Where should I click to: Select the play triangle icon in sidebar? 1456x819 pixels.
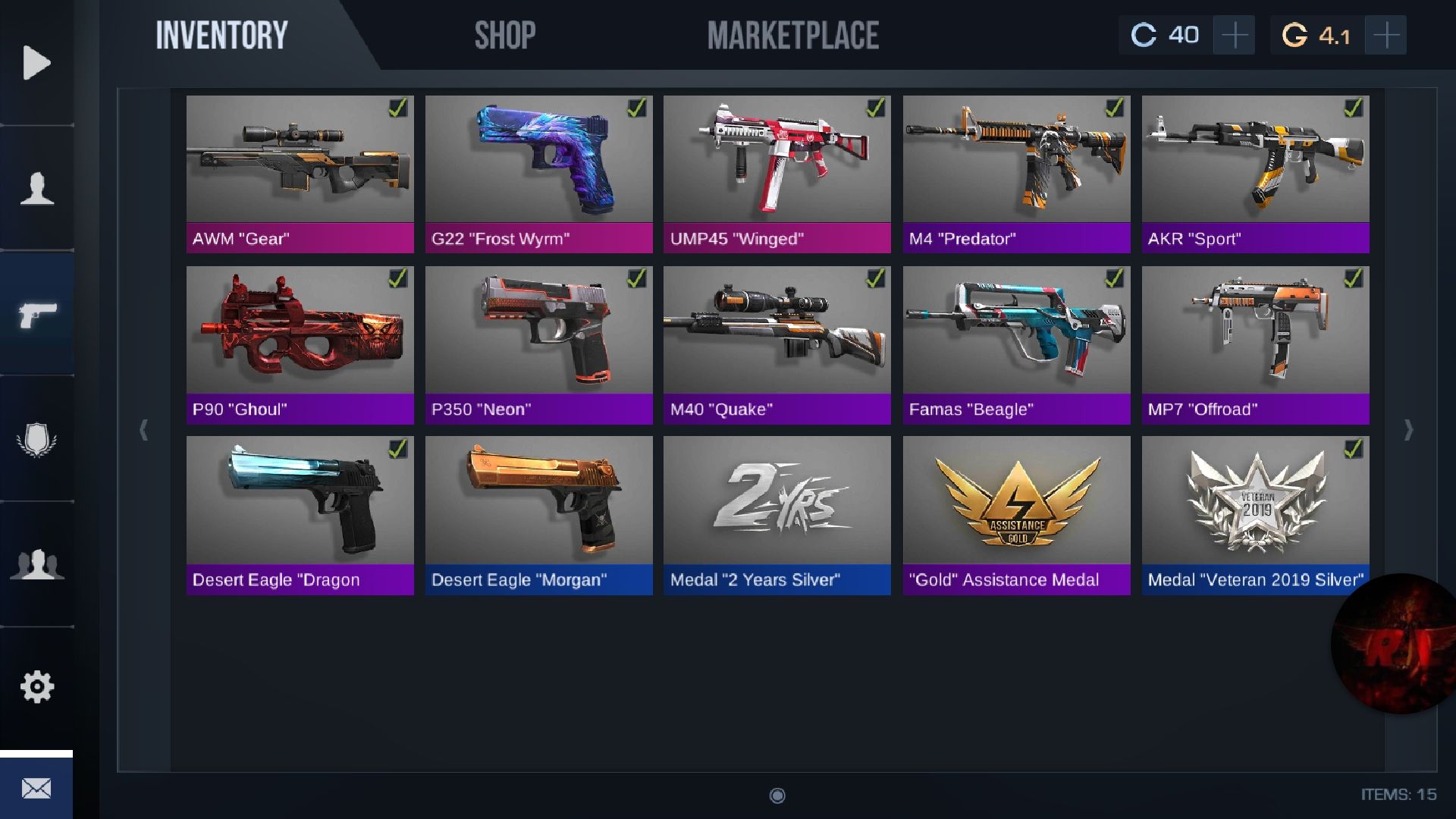pyautogui.click(x=36, y=61)
